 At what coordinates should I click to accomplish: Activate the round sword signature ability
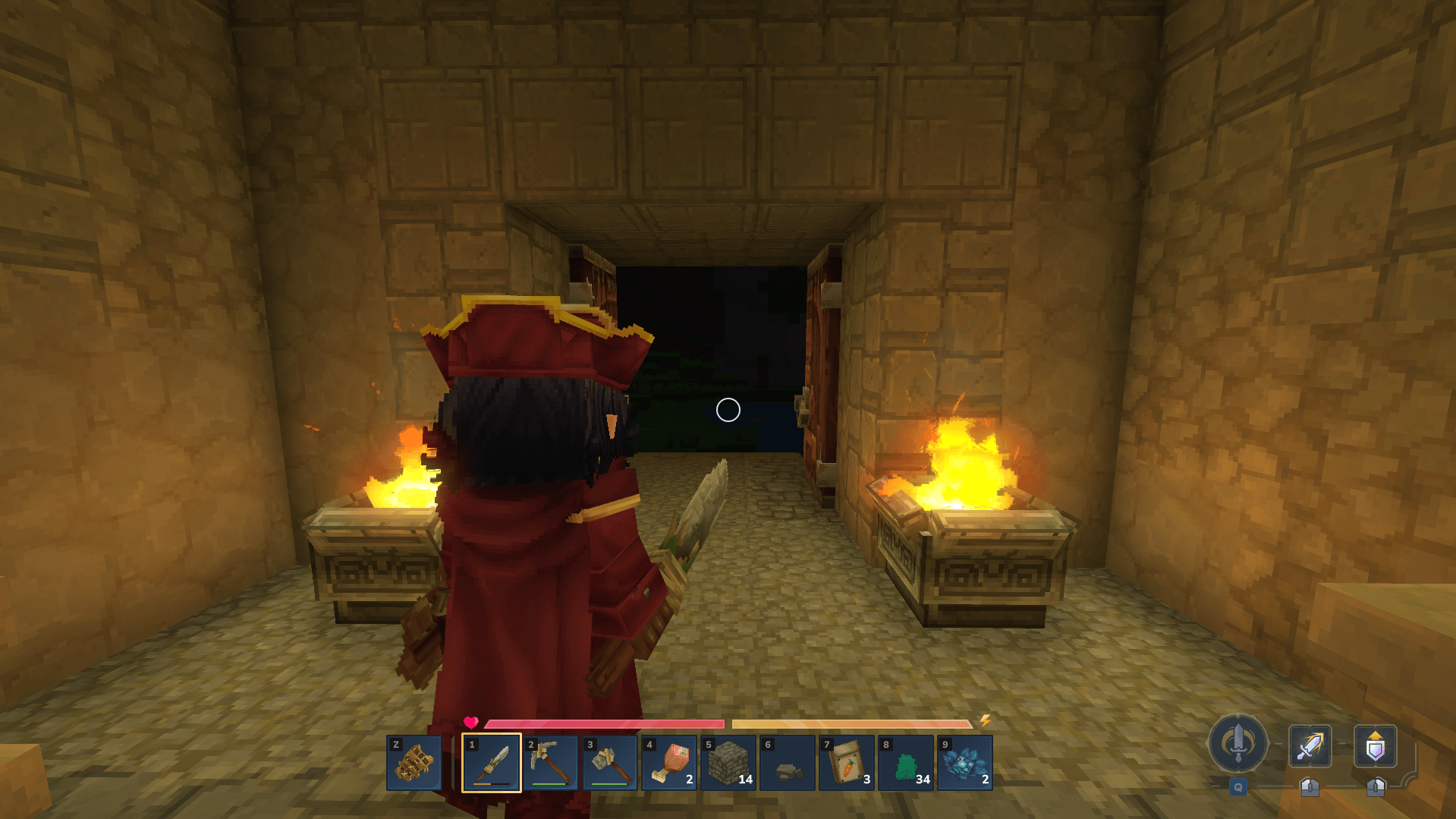point(1238,743)
